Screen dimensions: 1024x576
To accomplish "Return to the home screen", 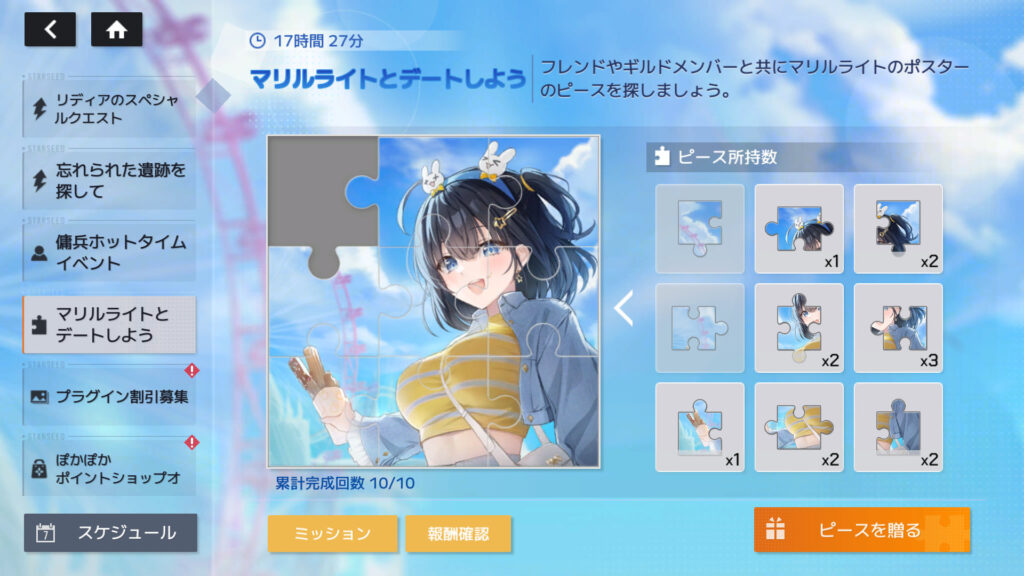I will (116, 29).
